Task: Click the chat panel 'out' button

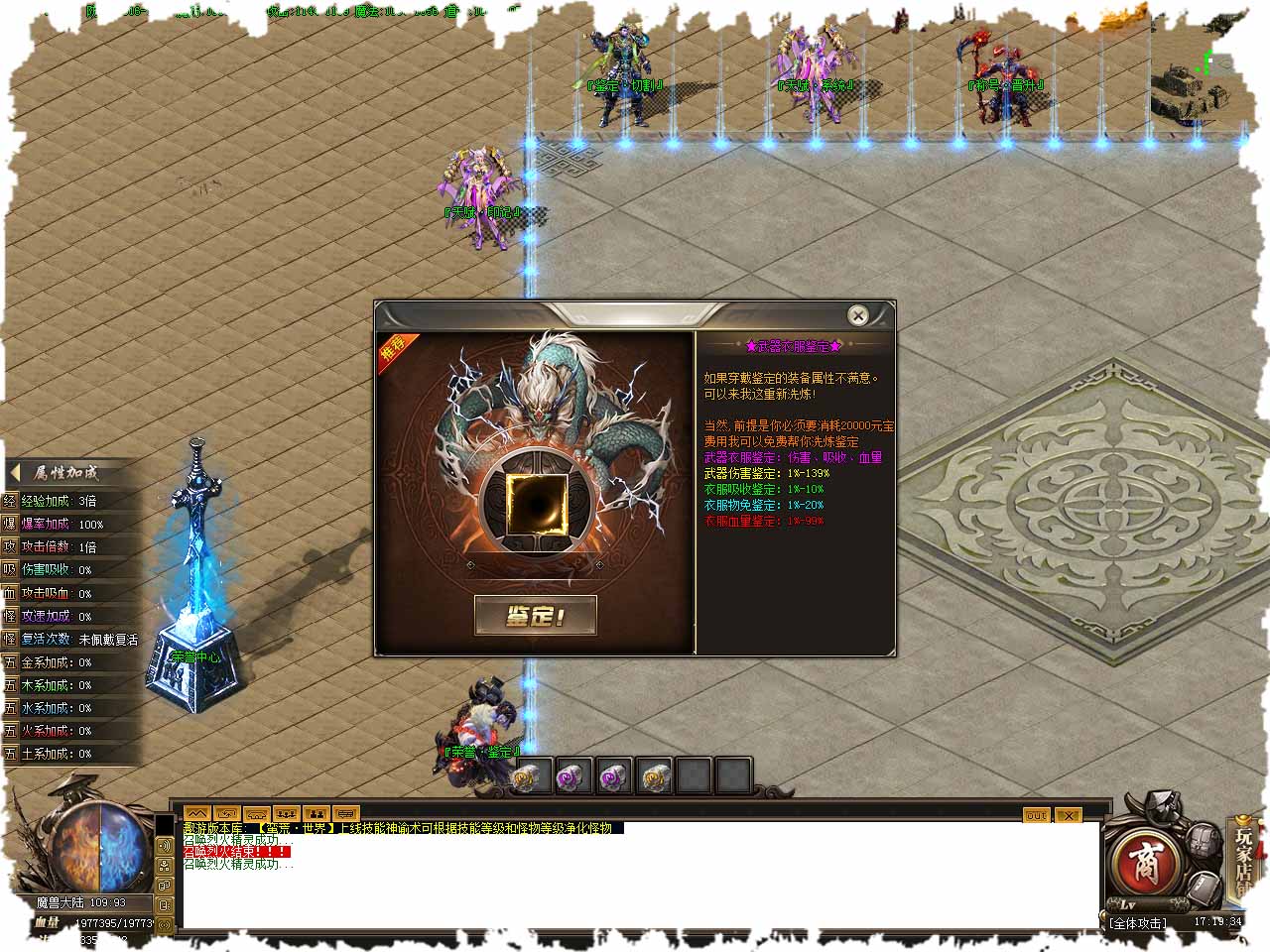Action: point(1036,815)
